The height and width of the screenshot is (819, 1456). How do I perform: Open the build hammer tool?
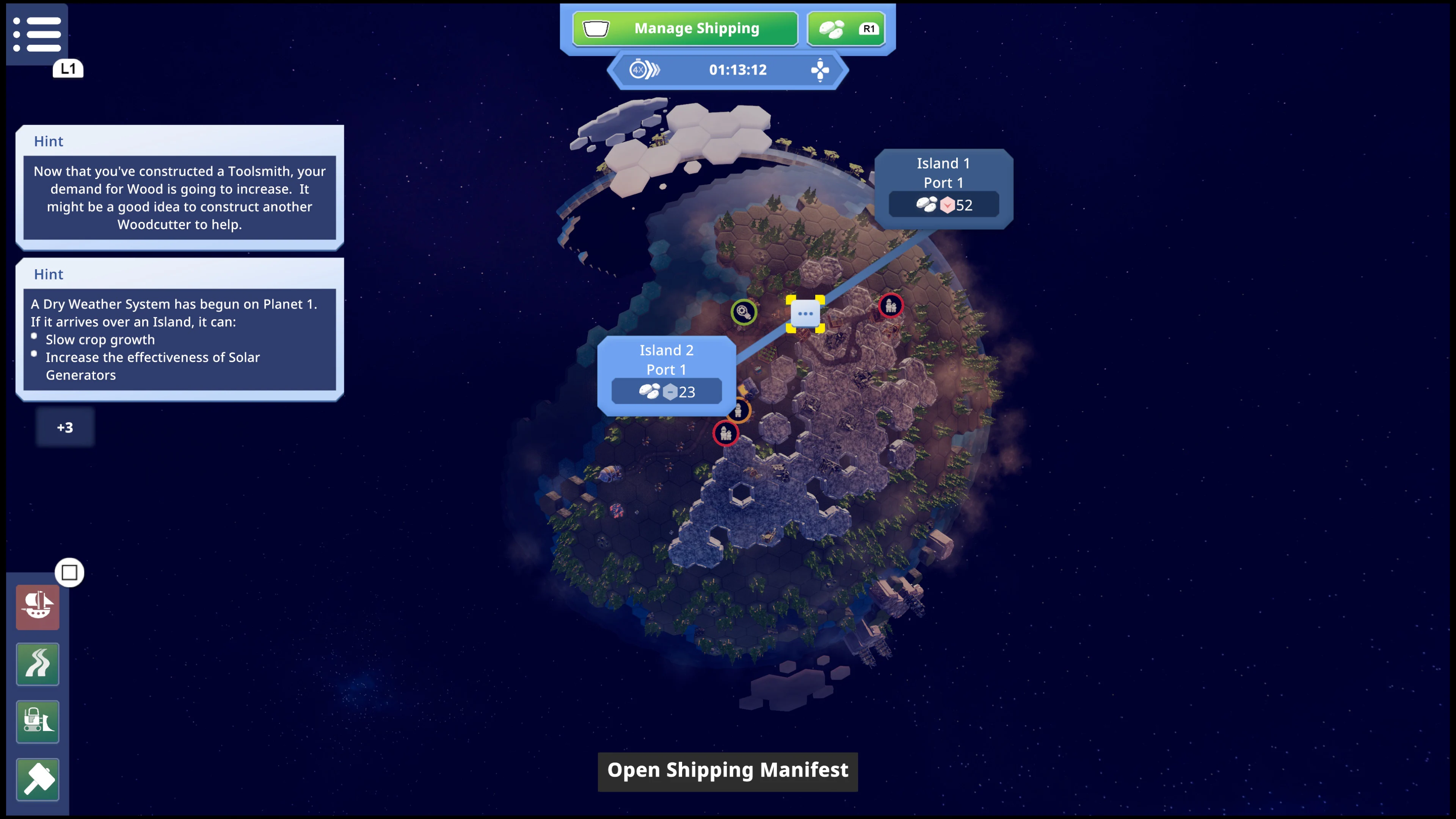click(37, 780)
